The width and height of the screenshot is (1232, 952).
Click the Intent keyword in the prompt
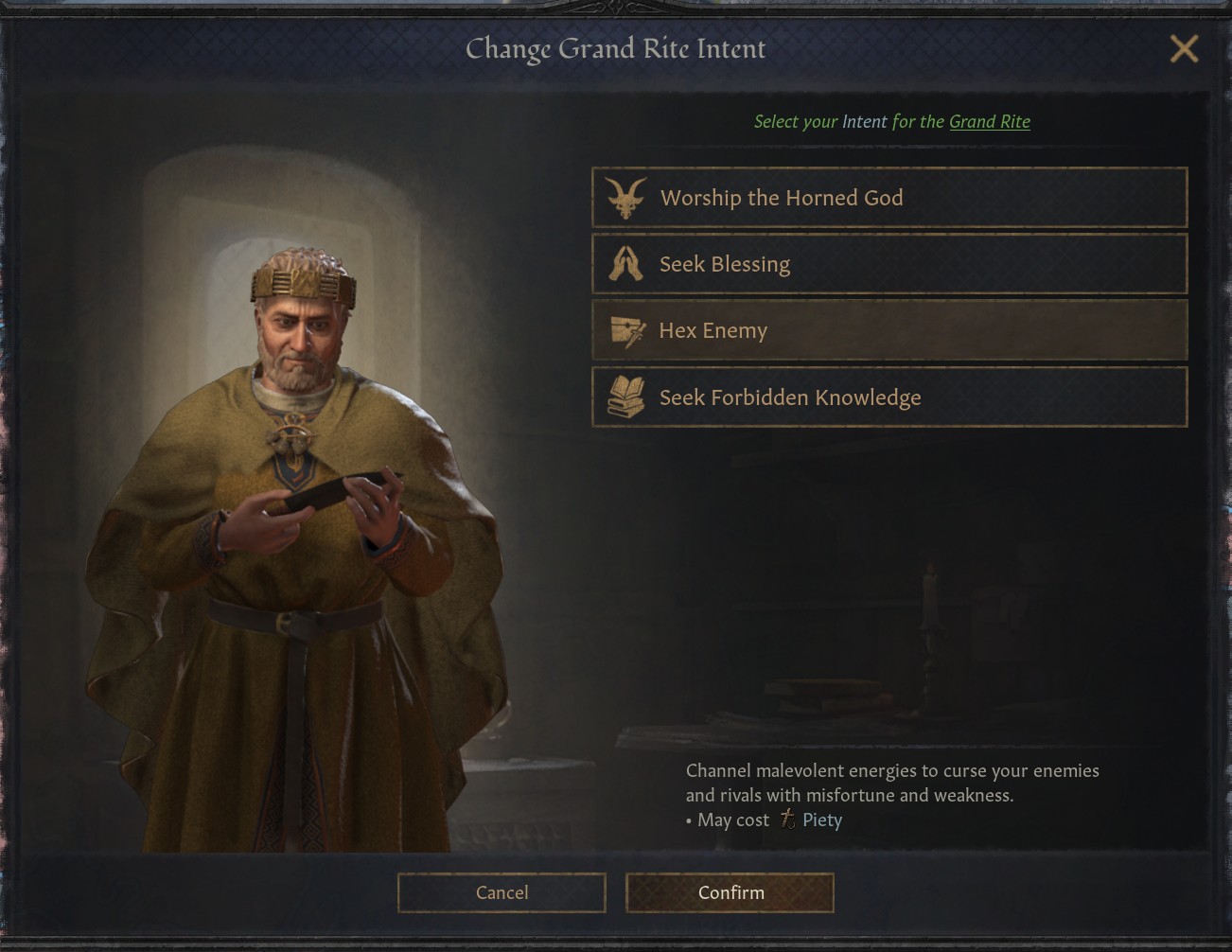864,121
